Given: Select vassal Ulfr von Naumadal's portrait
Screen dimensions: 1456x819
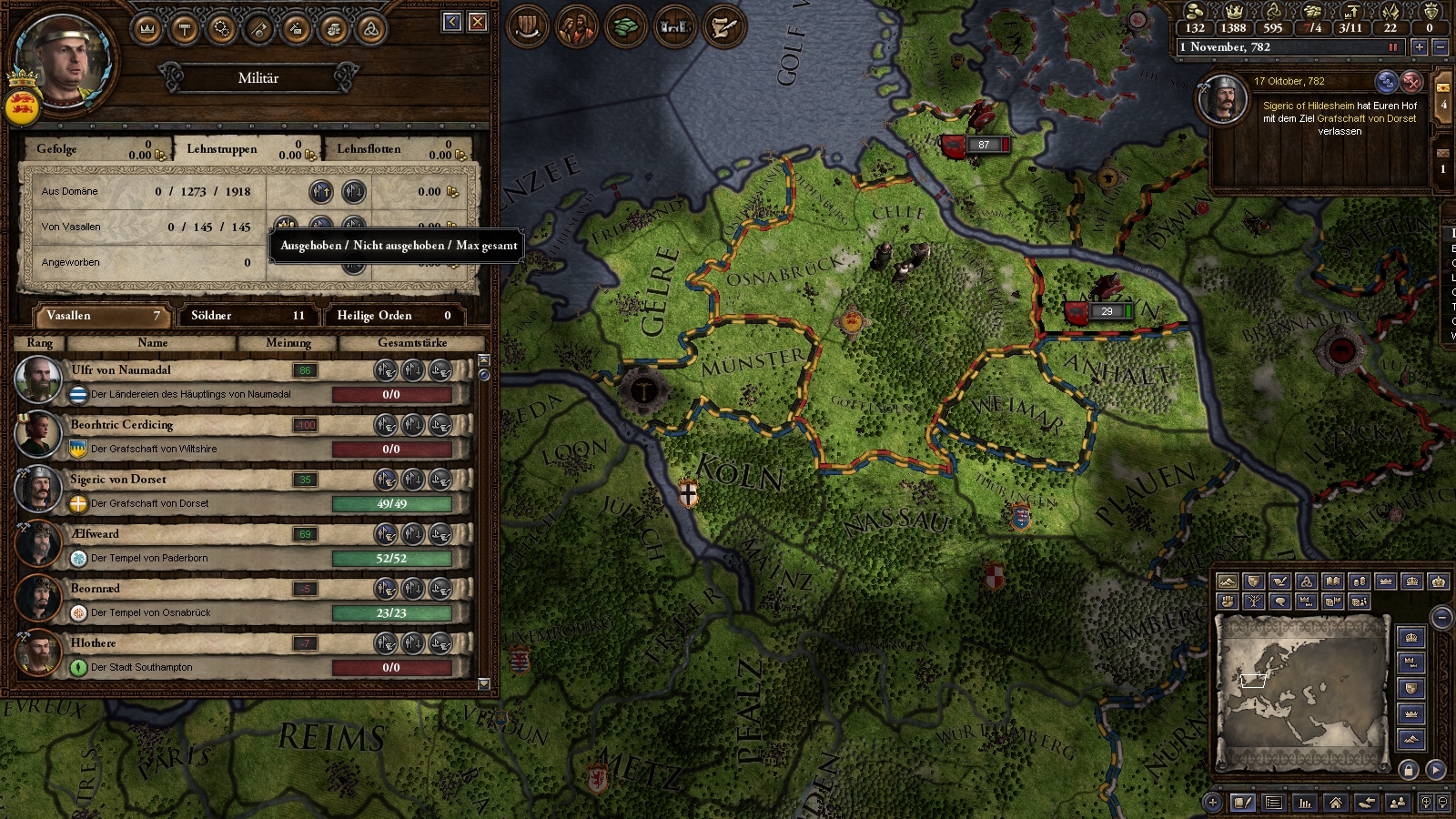Looking at the screenshot, I should click(38, 379).
